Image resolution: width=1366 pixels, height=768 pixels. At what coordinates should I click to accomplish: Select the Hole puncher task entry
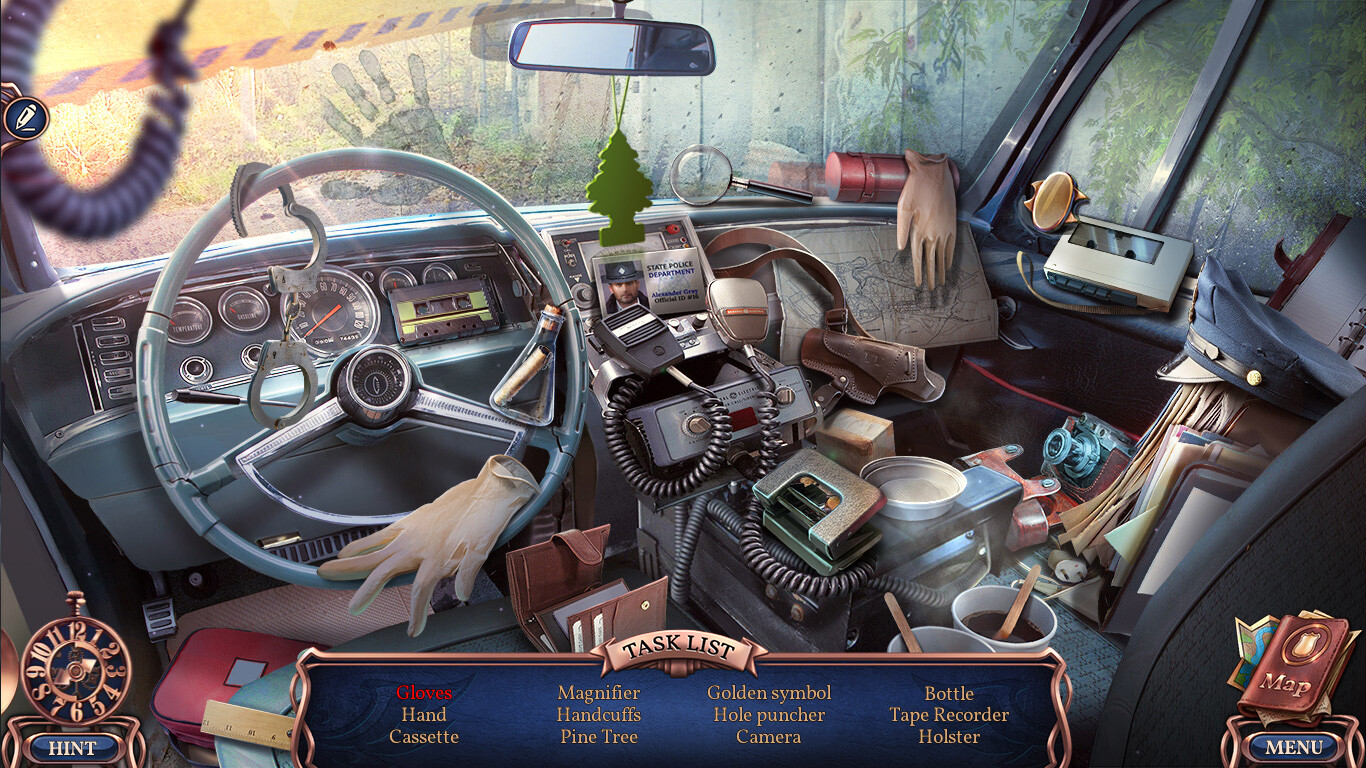[770, 715]
